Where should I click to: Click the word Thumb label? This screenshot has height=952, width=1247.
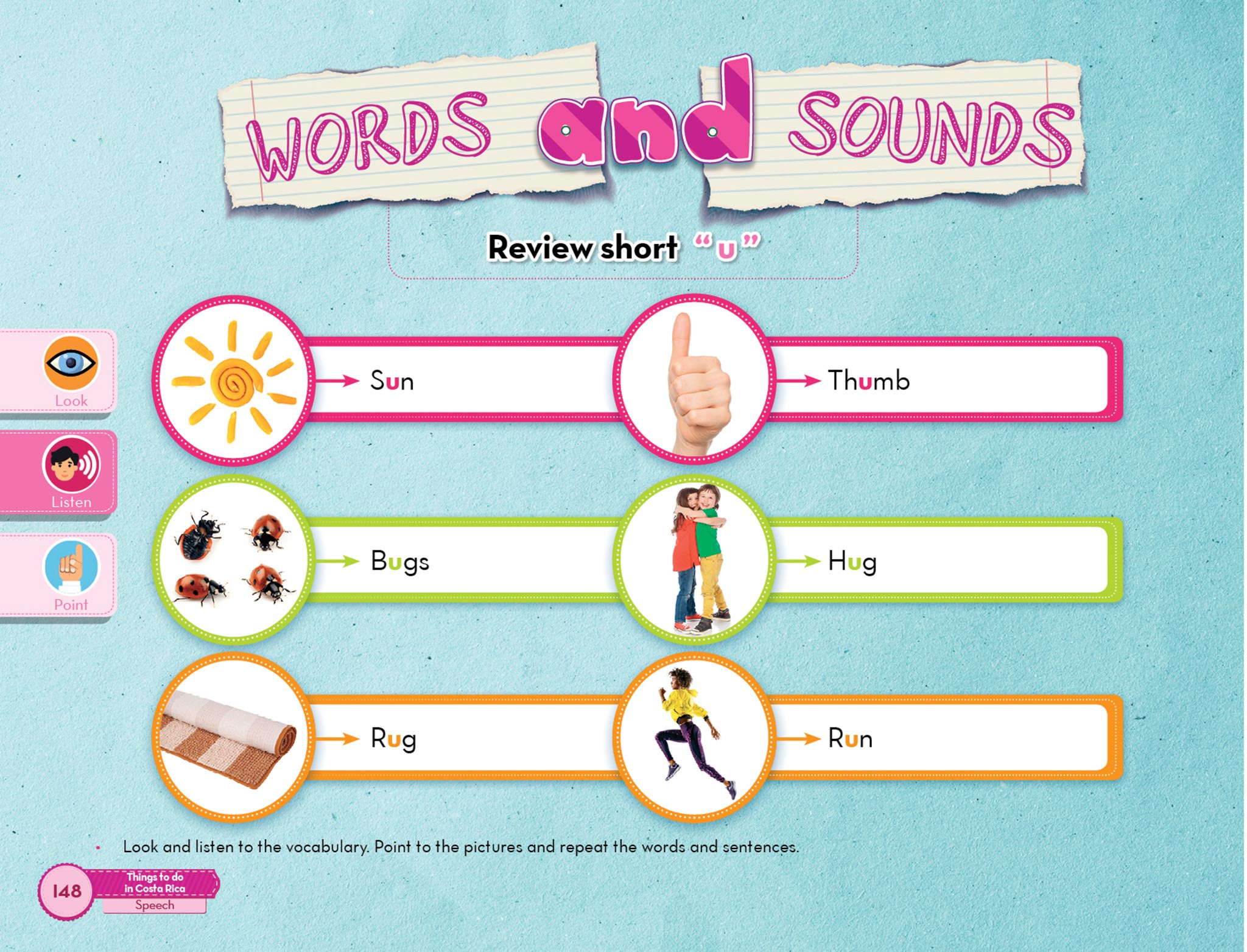click(868, 381)
